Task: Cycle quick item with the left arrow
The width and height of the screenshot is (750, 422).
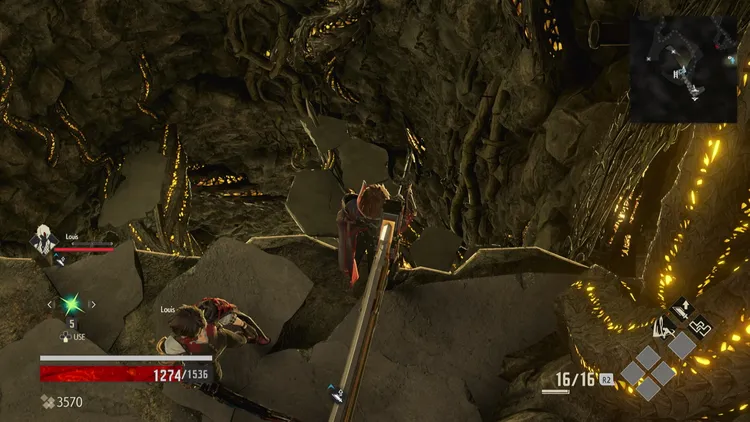Action: 50,303
